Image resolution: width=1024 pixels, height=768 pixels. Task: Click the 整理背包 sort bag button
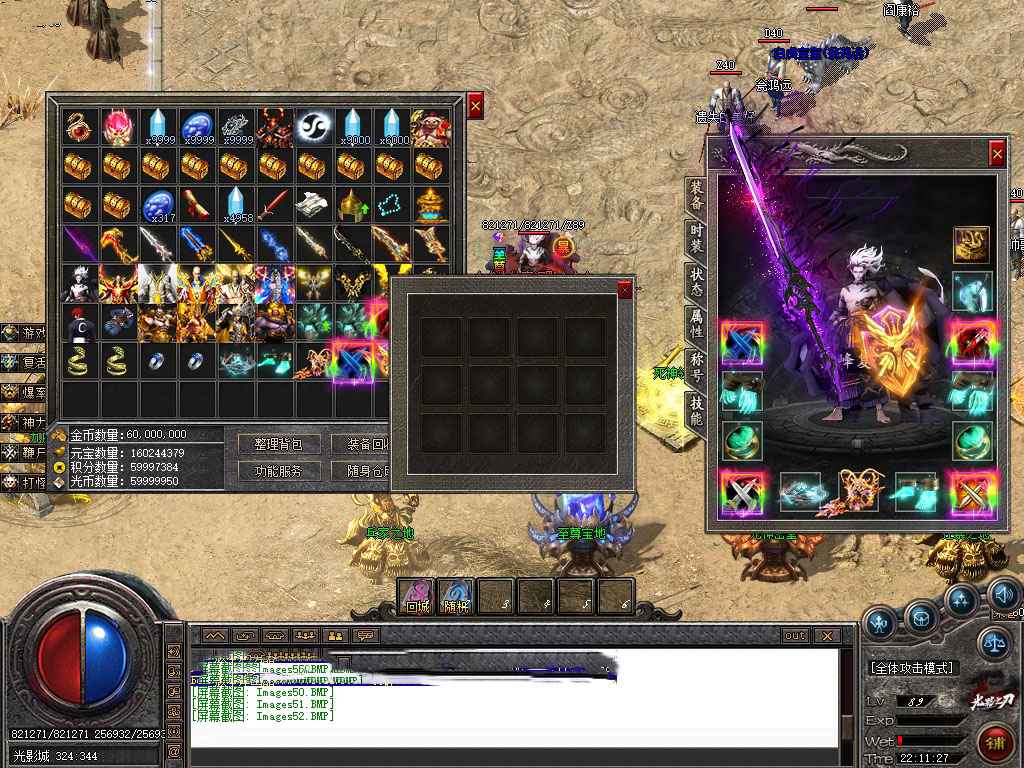pos(278,444)
